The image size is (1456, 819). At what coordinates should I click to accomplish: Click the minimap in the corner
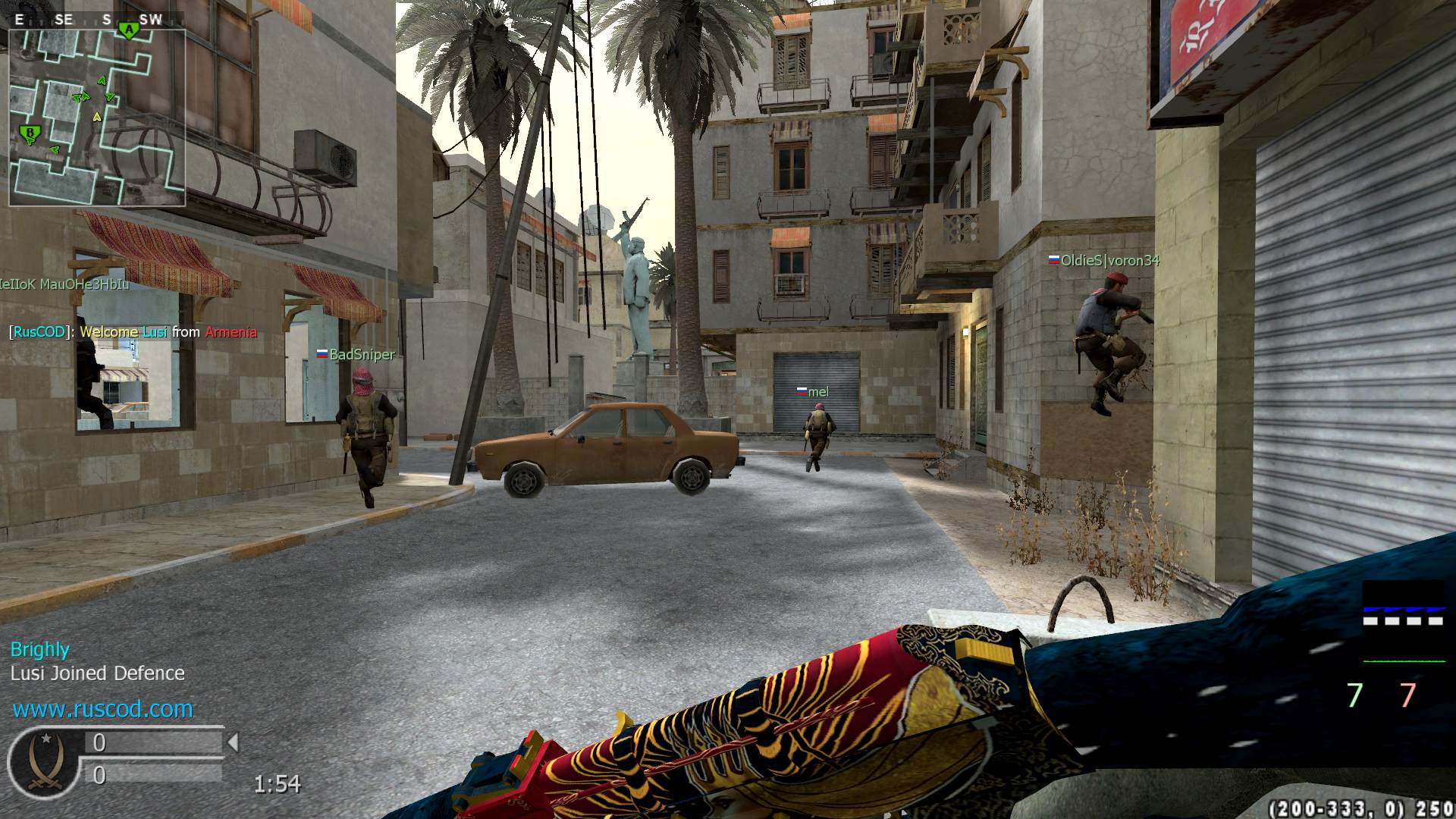point(97,118)
